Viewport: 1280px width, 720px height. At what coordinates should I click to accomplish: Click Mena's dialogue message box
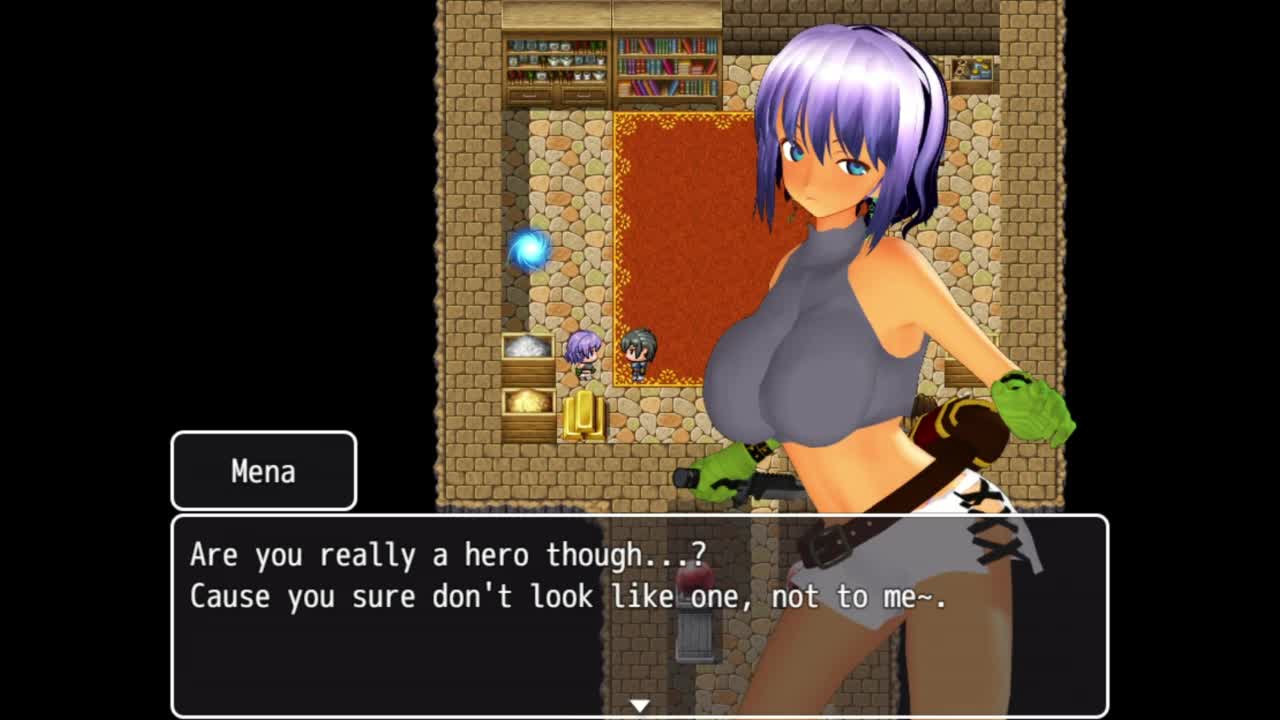[640, 614]
